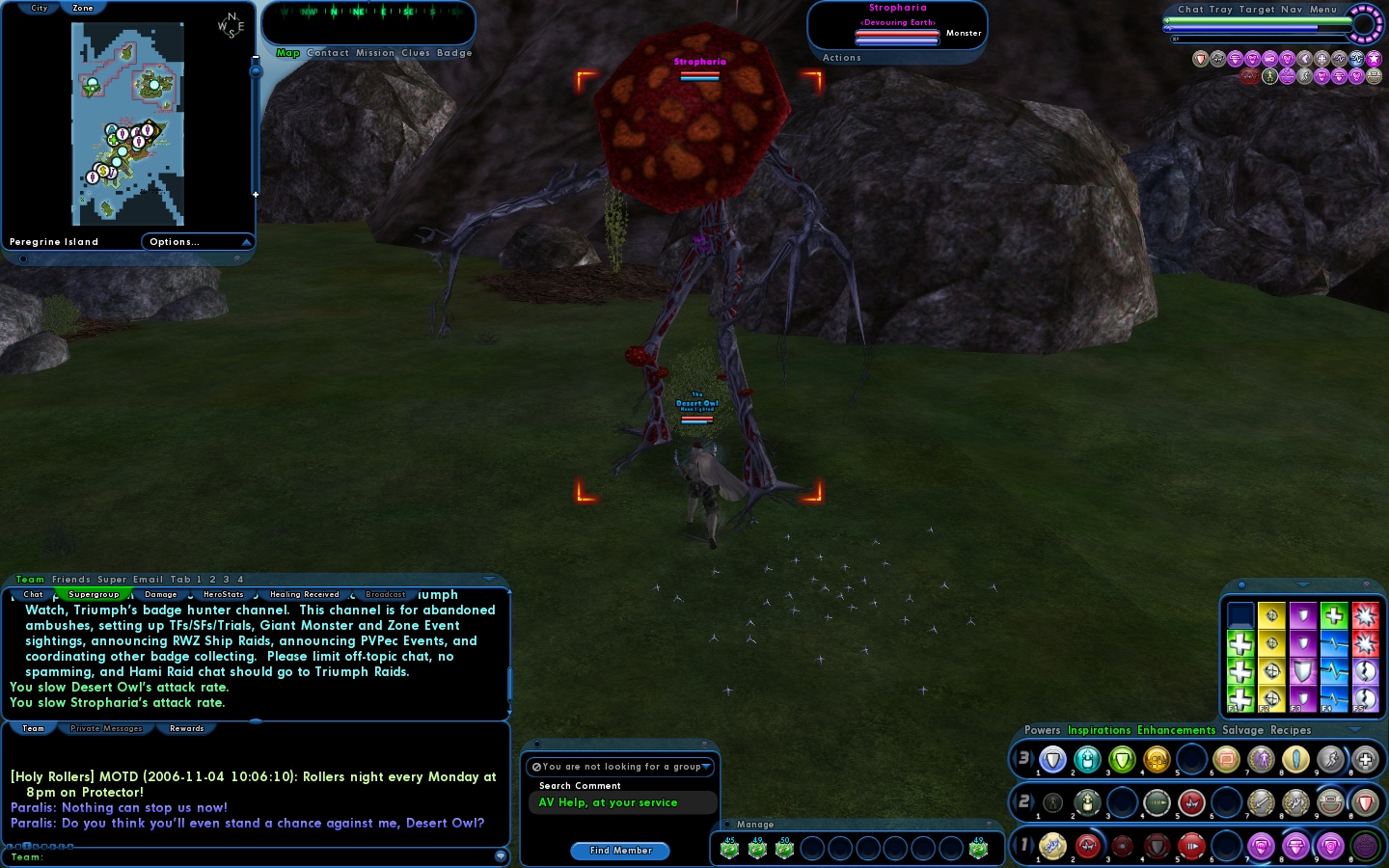Image resolution: width=1389 pixels, height=868 pixels.
Task: Open the Badge tab
Action: click(x=454, y=53)
